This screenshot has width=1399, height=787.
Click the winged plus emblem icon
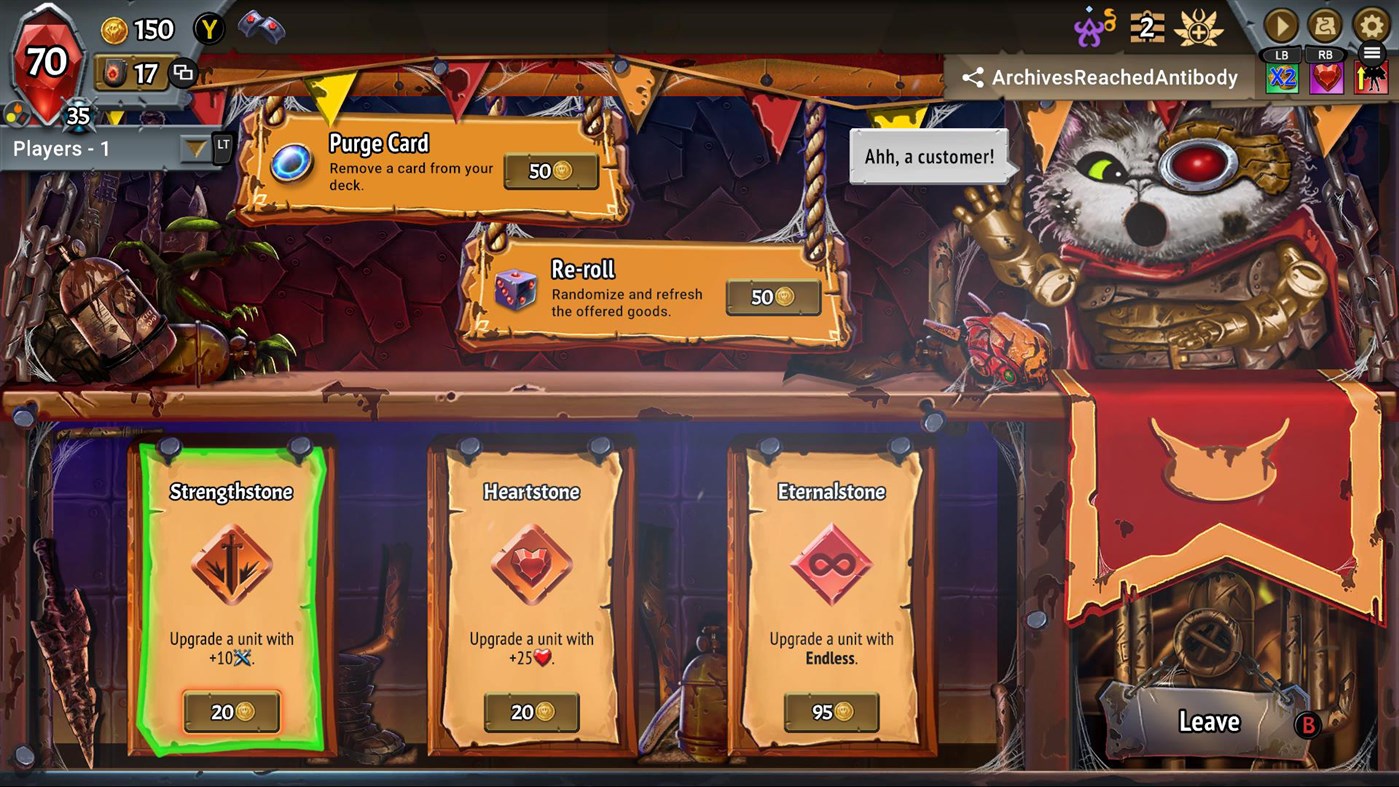point(1198,27)
